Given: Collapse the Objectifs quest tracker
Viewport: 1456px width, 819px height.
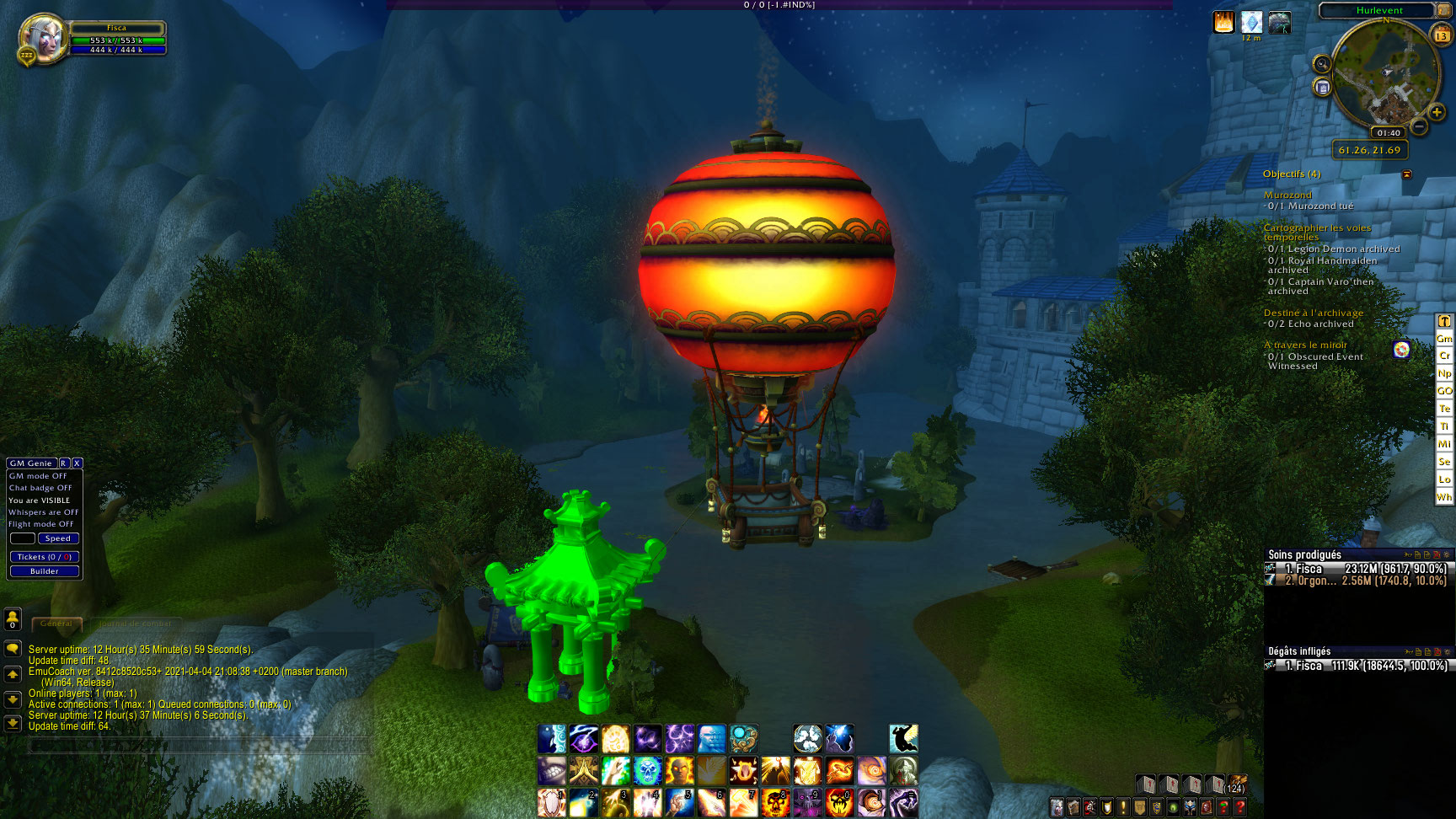Looking at the screenshot, I should pos(1406,174).
